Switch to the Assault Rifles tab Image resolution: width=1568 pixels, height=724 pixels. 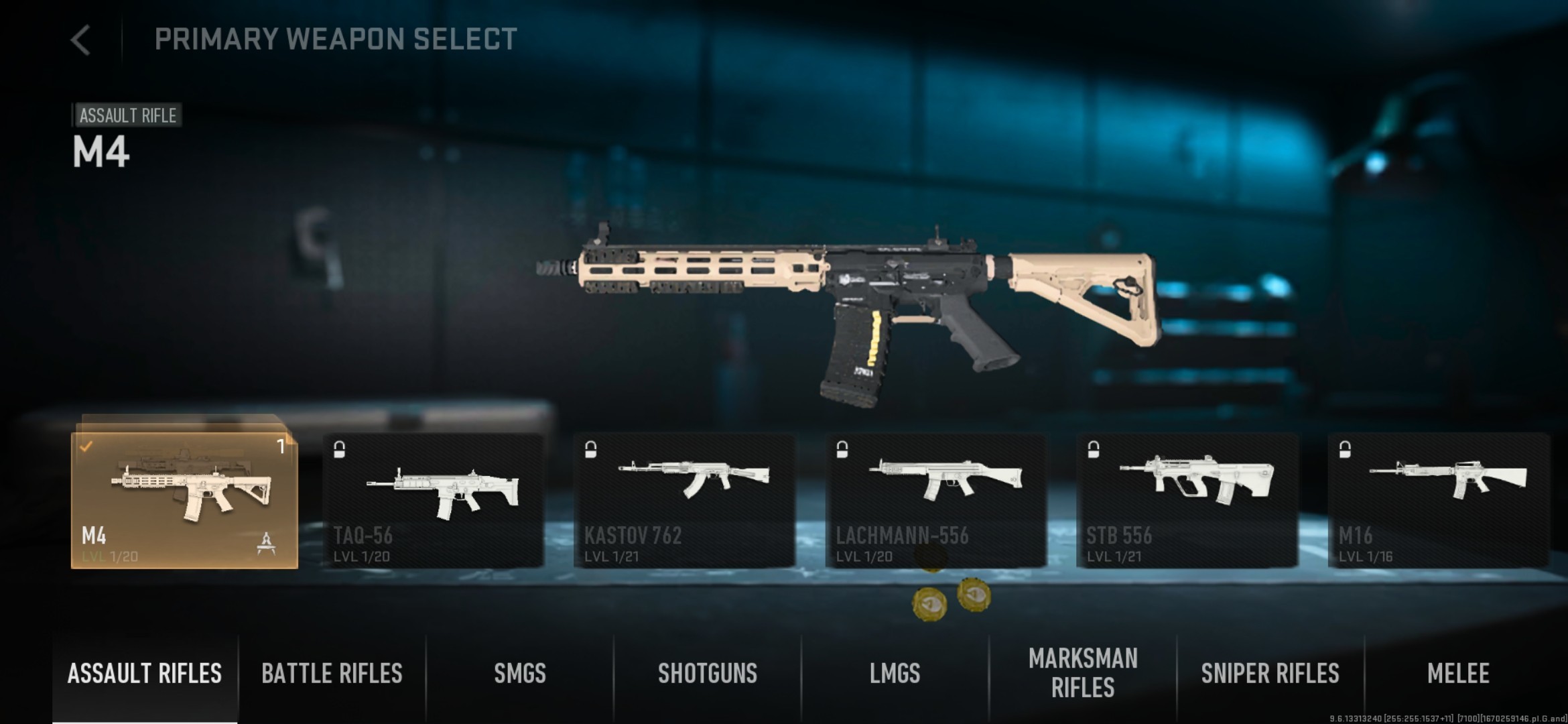coord(145,674)
